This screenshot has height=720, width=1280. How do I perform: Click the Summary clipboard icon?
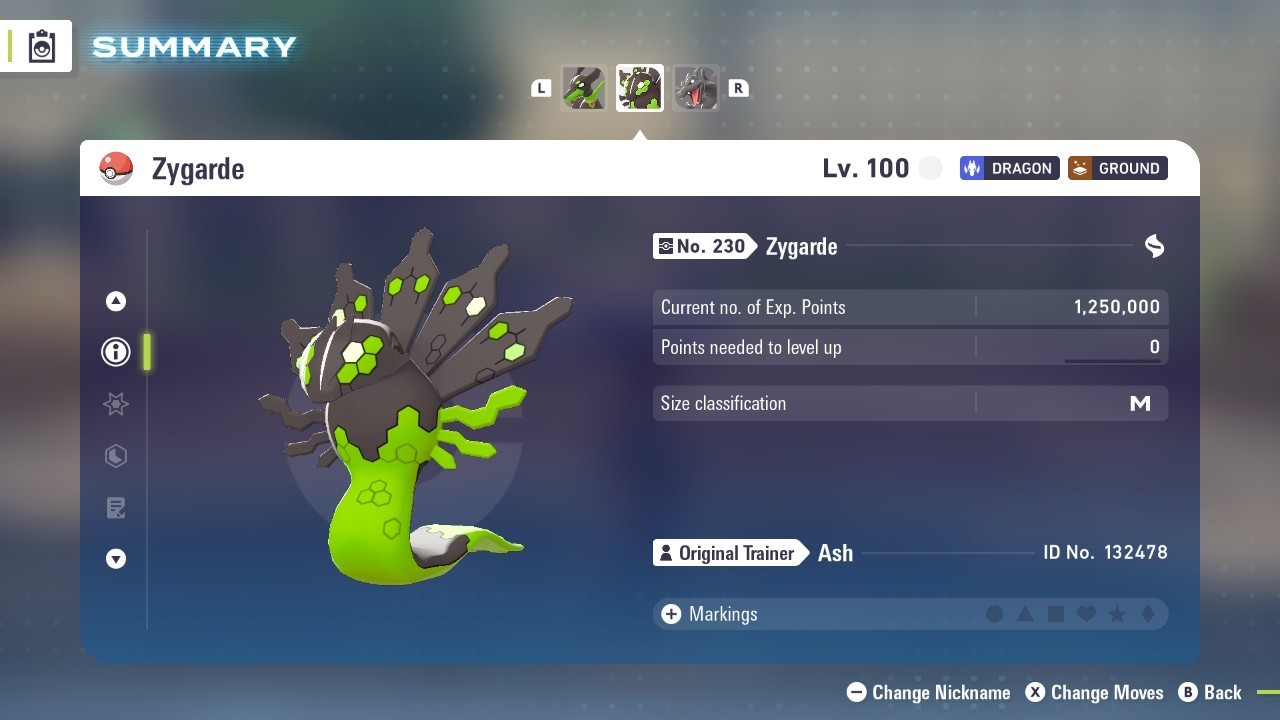point(42,46)
